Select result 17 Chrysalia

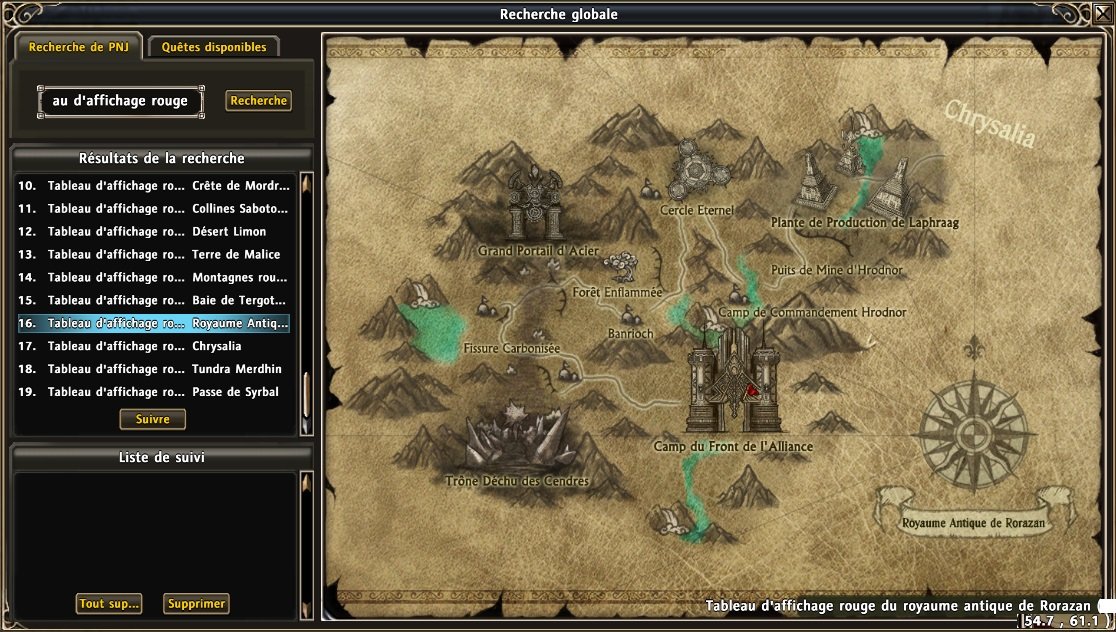[x=154, y=347]
